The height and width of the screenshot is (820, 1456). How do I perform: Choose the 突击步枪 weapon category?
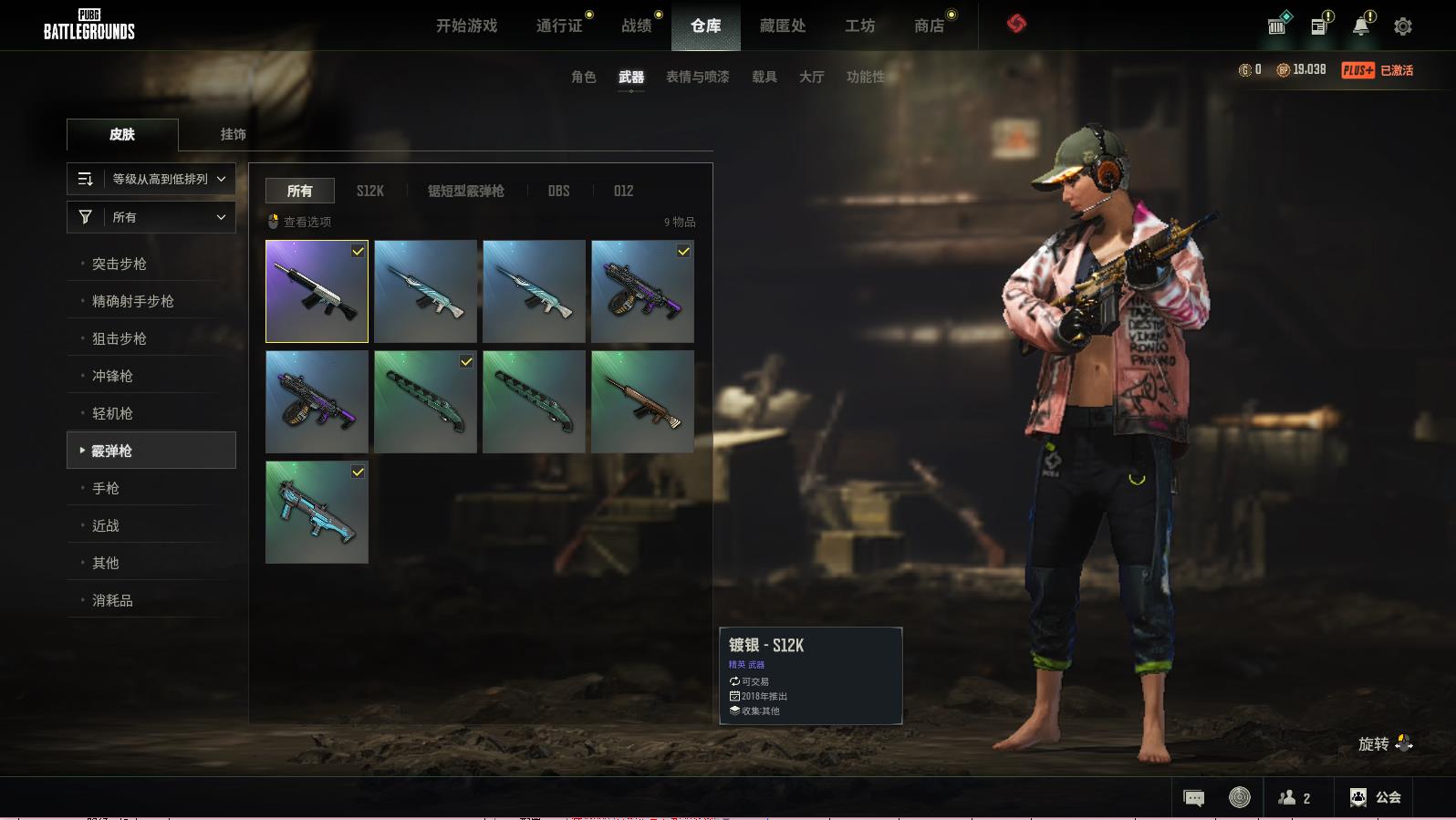coord(120,264)
